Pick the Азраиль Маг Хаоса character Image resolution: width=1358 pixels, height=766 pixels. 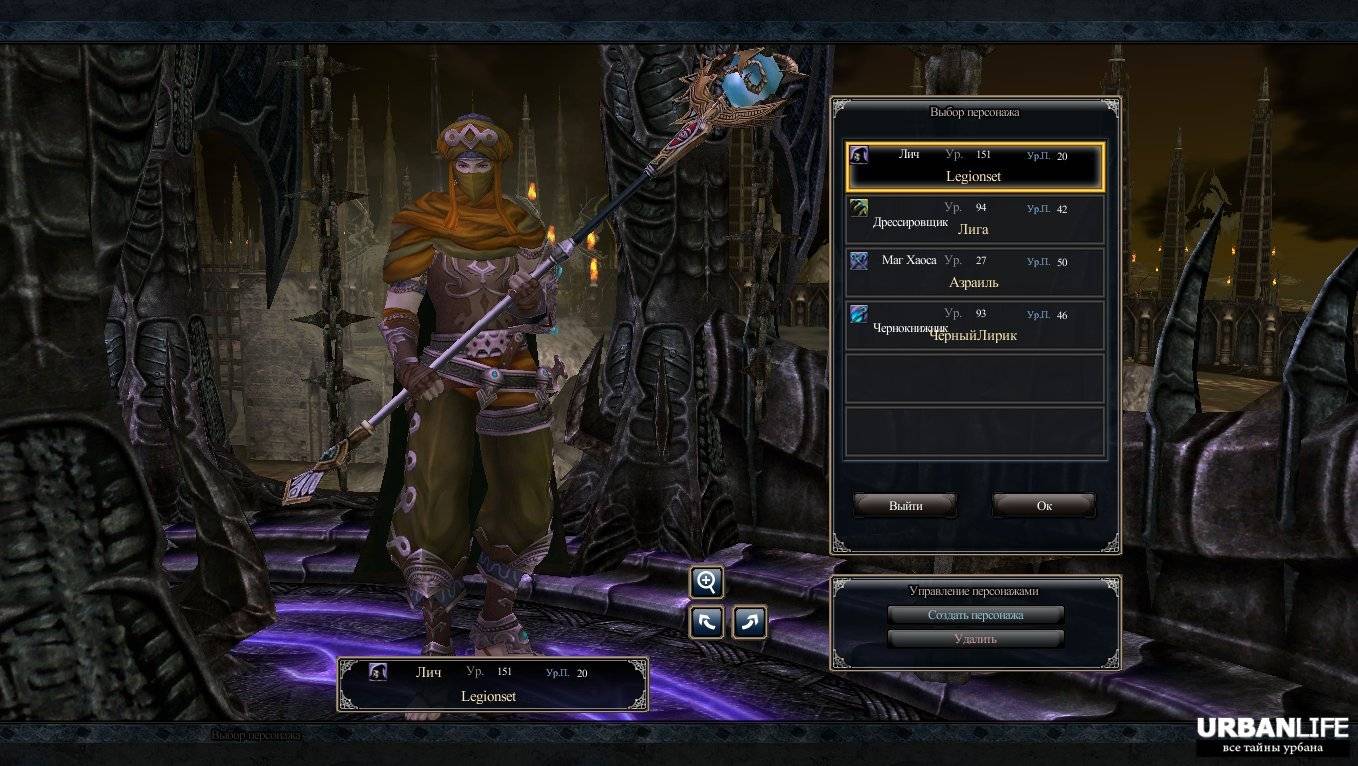[x=974, y=273]
